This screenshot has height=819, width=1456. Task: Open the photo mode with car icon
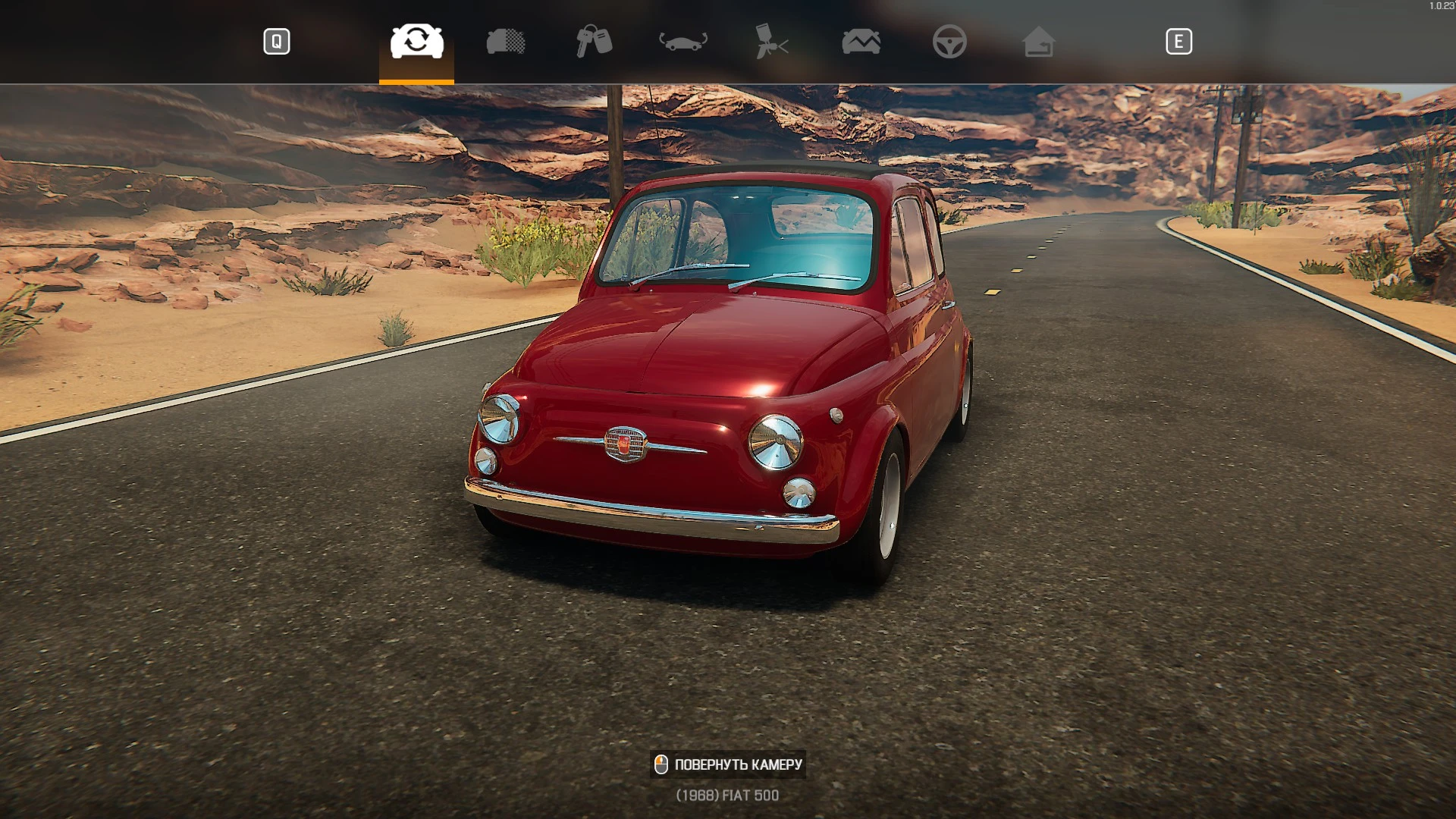pos(861,42)
